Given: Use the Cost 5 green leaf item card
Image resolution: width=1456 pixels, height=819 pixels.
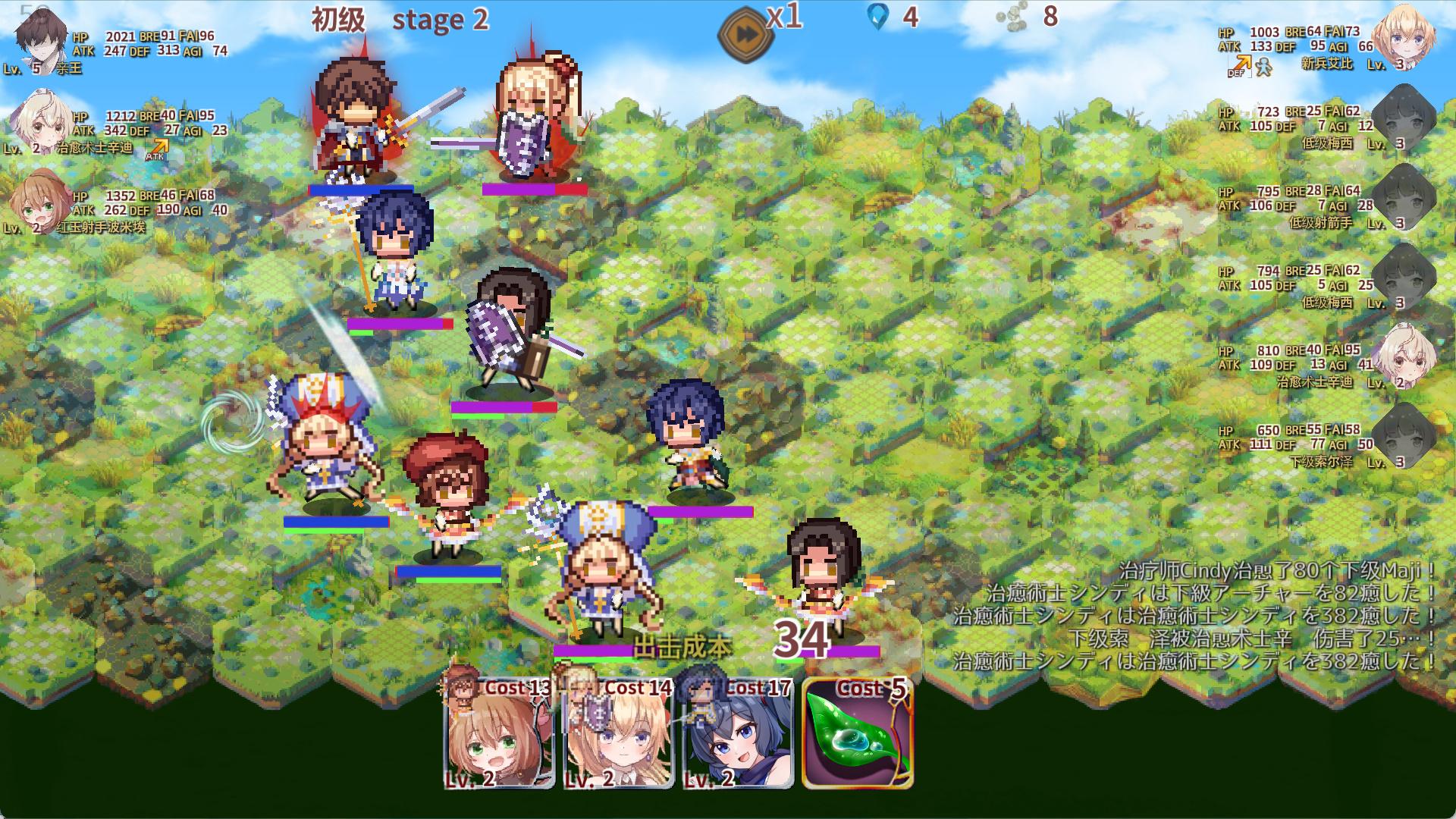Looking at the screenshot, I should click(x=858, y=735).
